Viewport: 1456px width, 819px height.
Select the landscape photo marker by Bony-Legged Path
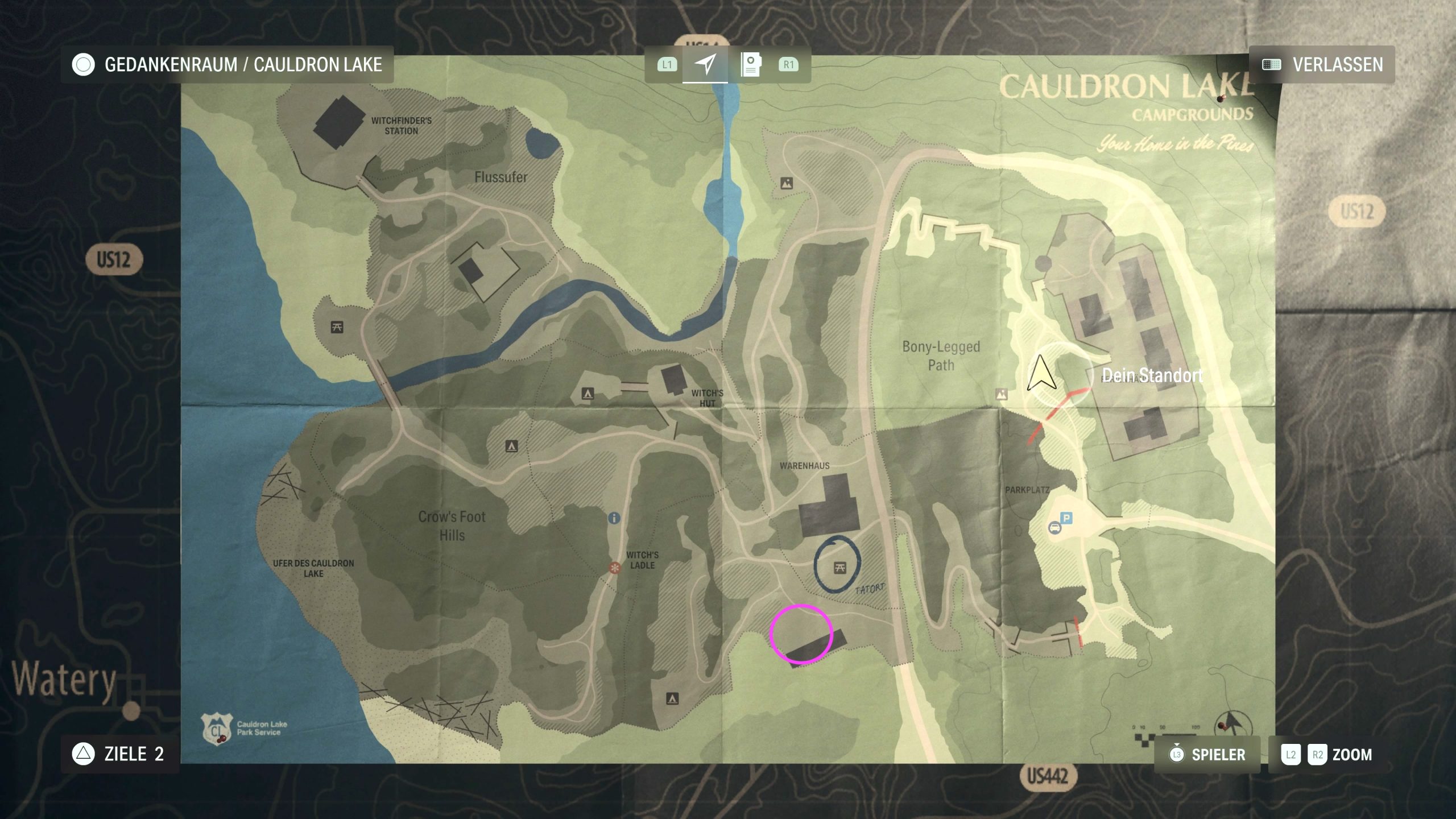pos(1001,394)
